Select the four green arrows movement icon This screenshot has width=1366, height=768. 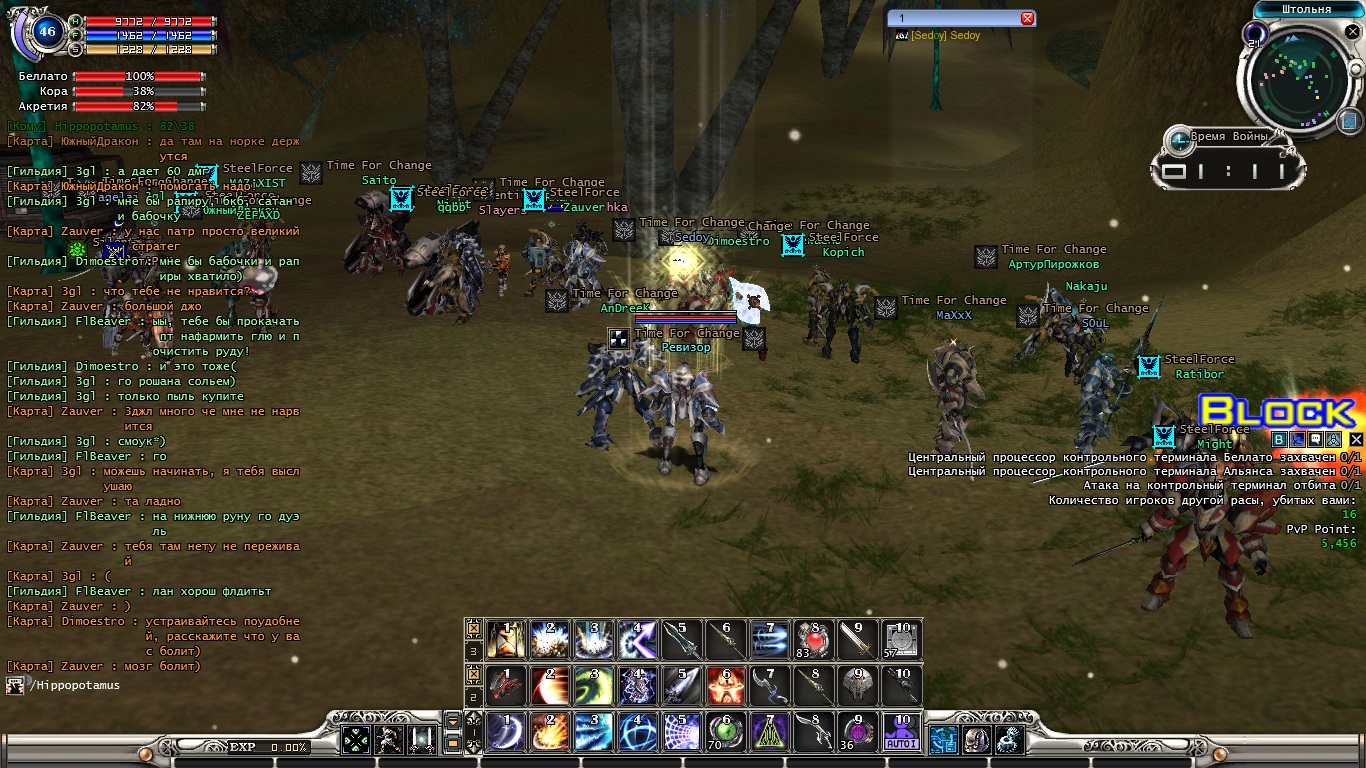(356, 740)
